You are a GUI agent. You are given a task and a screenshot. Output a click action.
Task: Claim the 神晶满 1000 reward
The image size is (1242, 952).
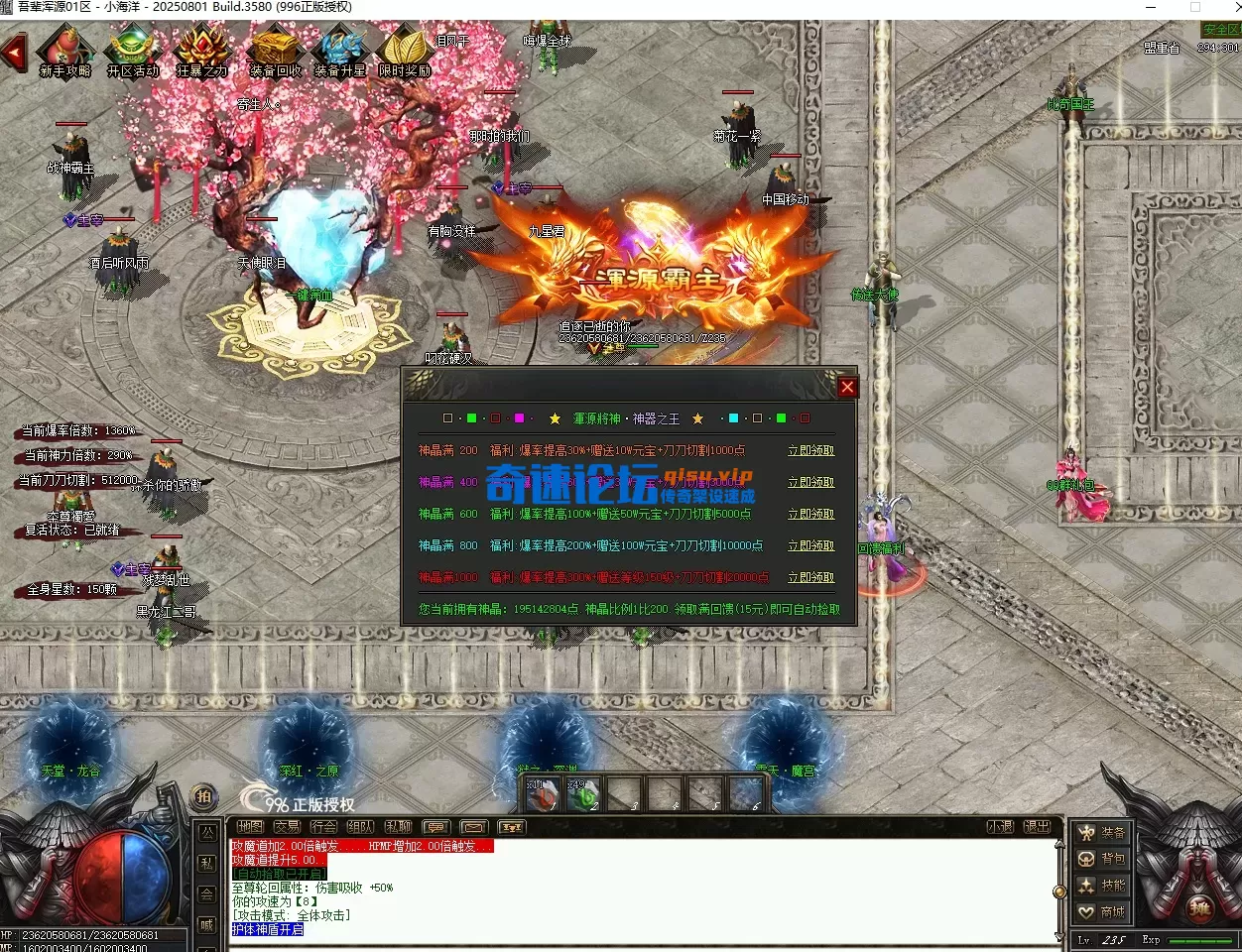coord(810,577)
